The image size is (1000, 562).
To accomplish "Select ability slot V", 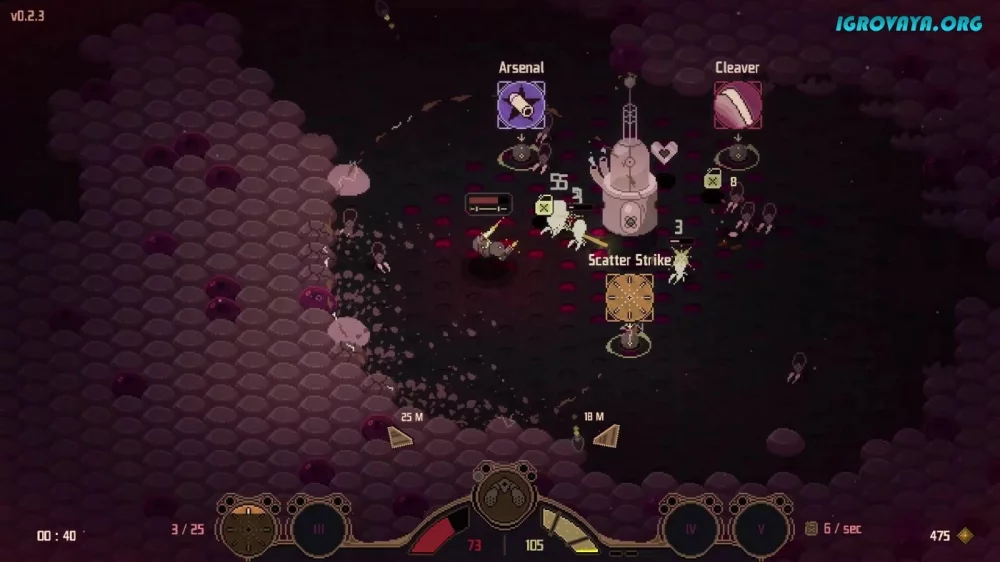I will (x=760, y=527).
